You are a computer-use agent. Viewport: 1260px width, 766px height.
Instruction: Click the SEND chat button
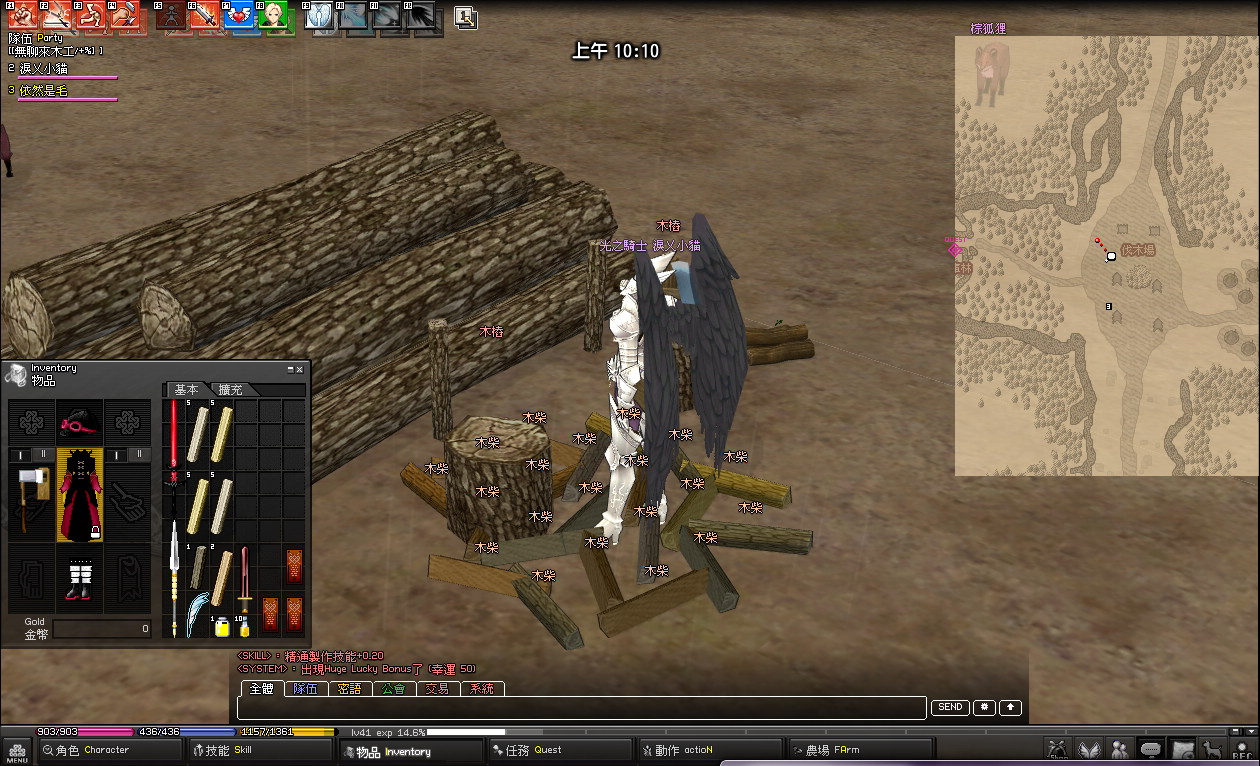tap(950, 707)
